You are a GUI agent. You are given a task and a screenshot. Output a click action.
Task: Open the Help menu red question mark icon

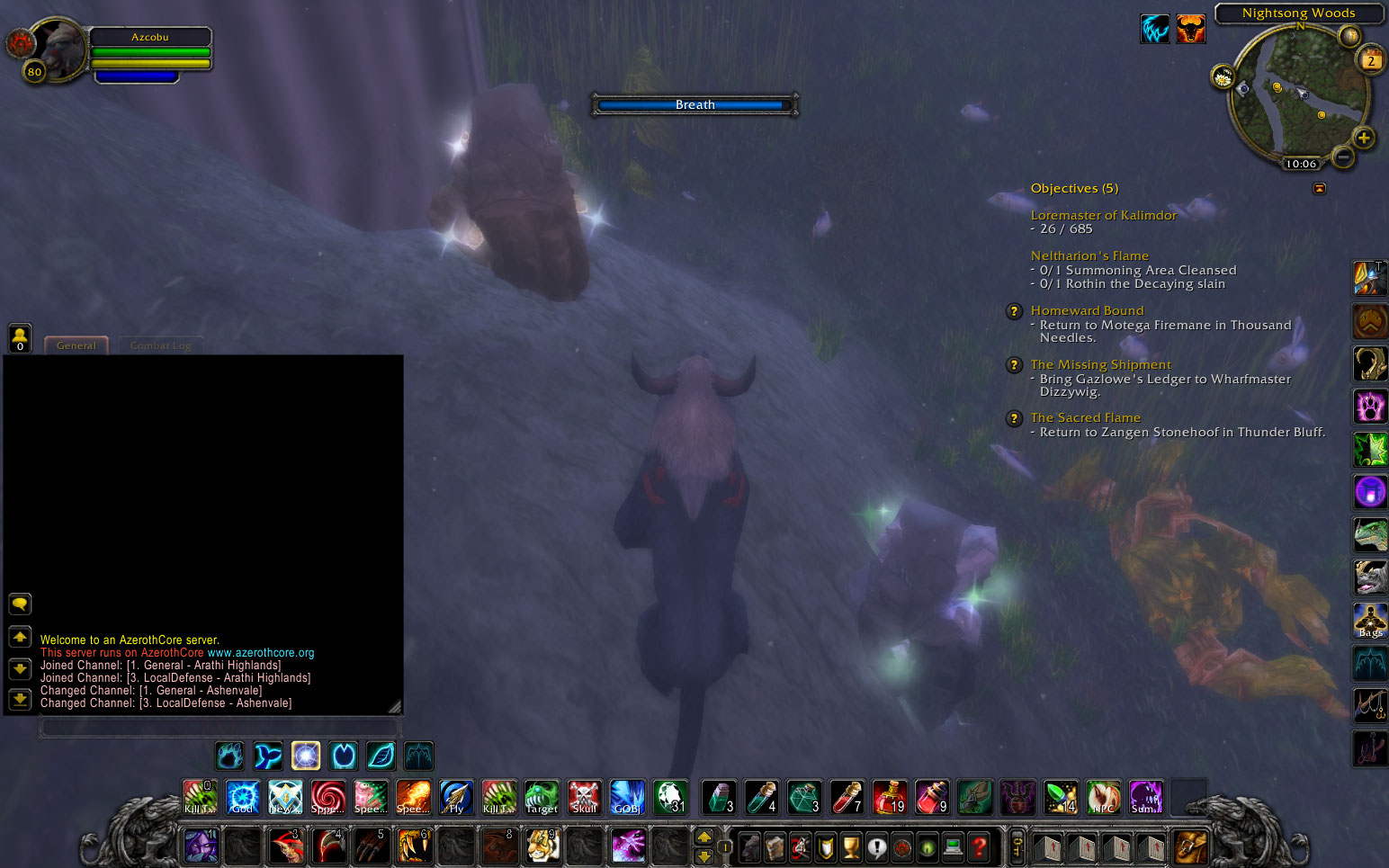978,847
